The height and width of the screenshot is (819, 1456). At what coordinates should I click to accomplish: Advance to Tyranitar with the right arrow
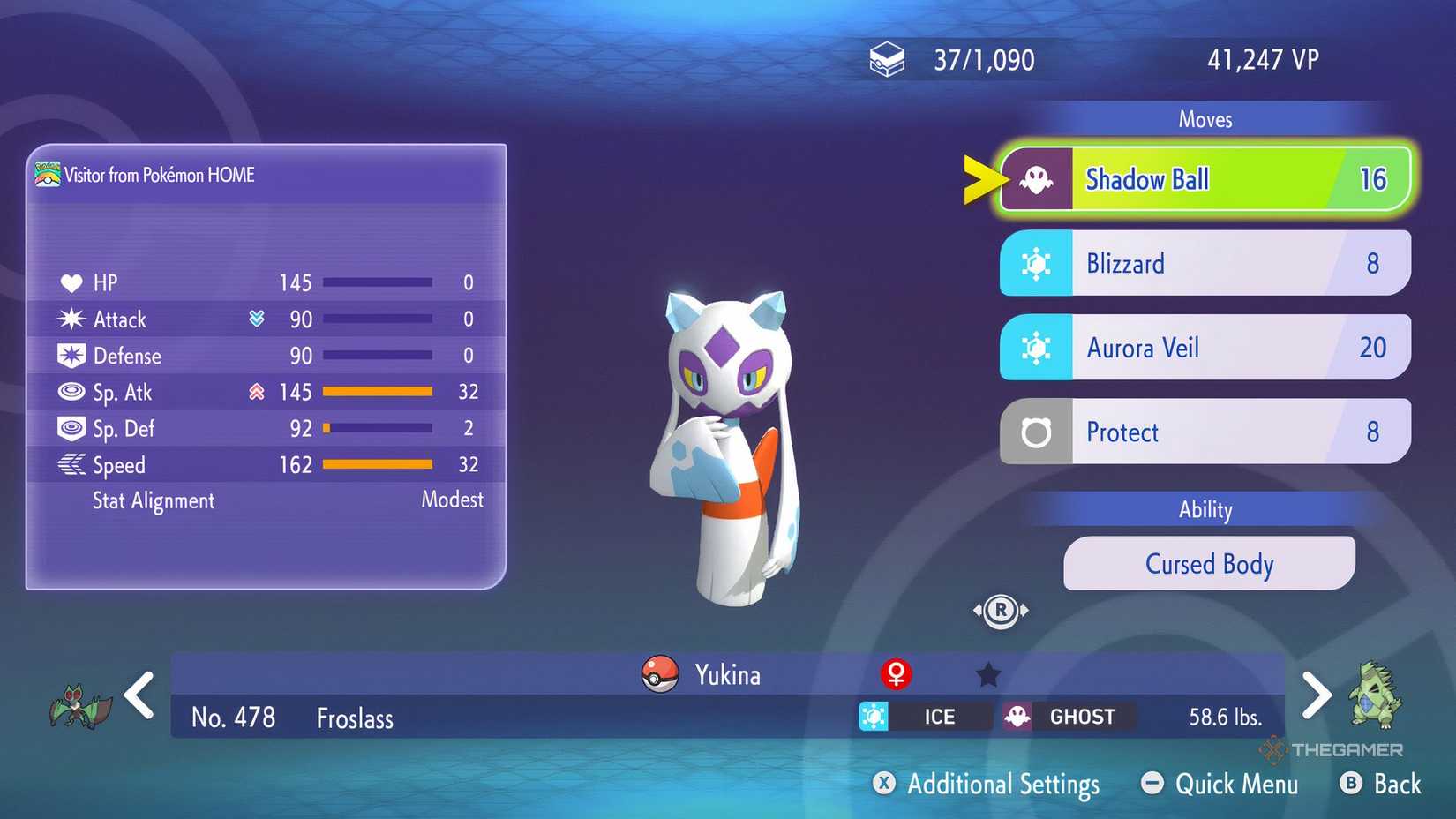(1317, 695)
